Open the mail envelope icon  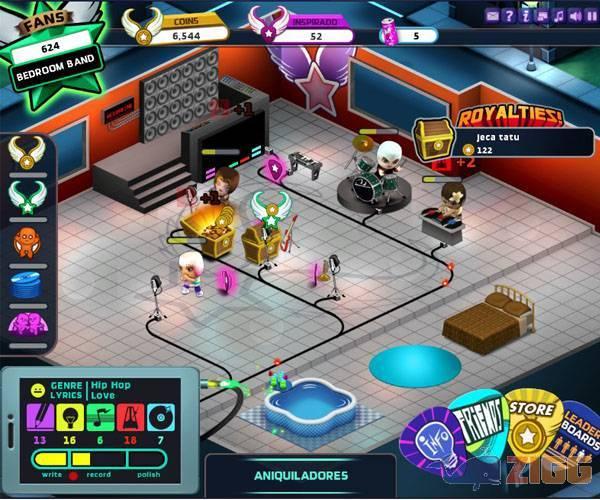[x=492, y=15]
